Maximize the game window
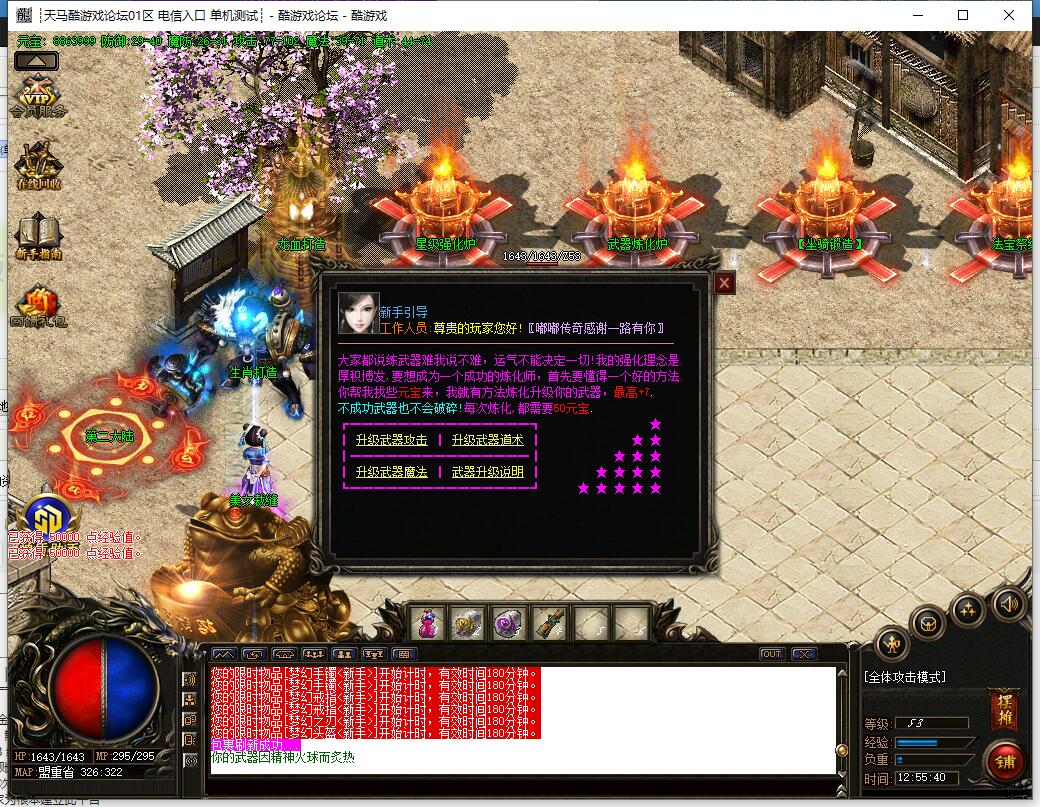1040x807 pixels. pos(963,15)
